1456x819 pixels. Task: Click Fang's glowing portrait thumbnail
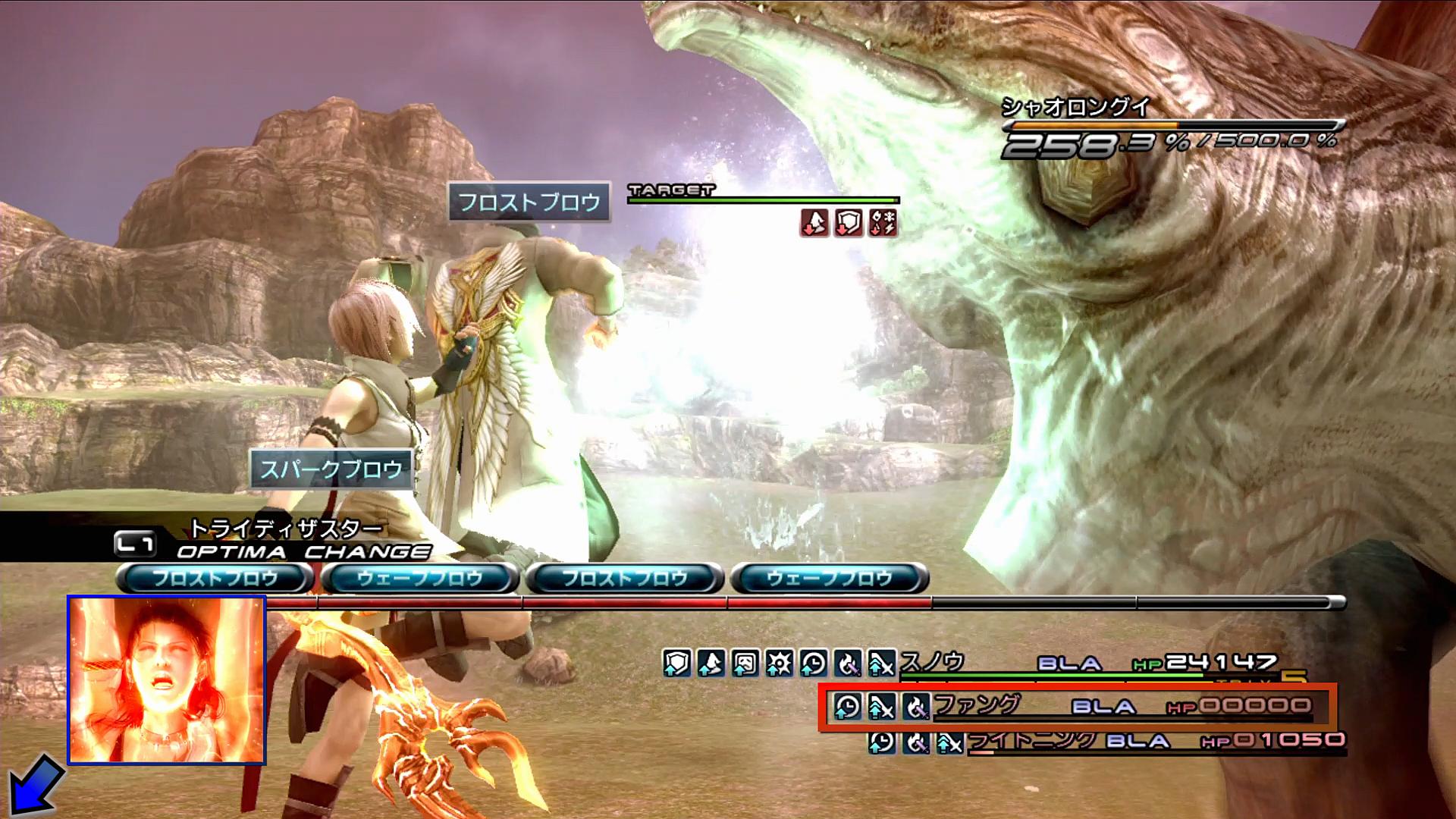pos(167,679)
